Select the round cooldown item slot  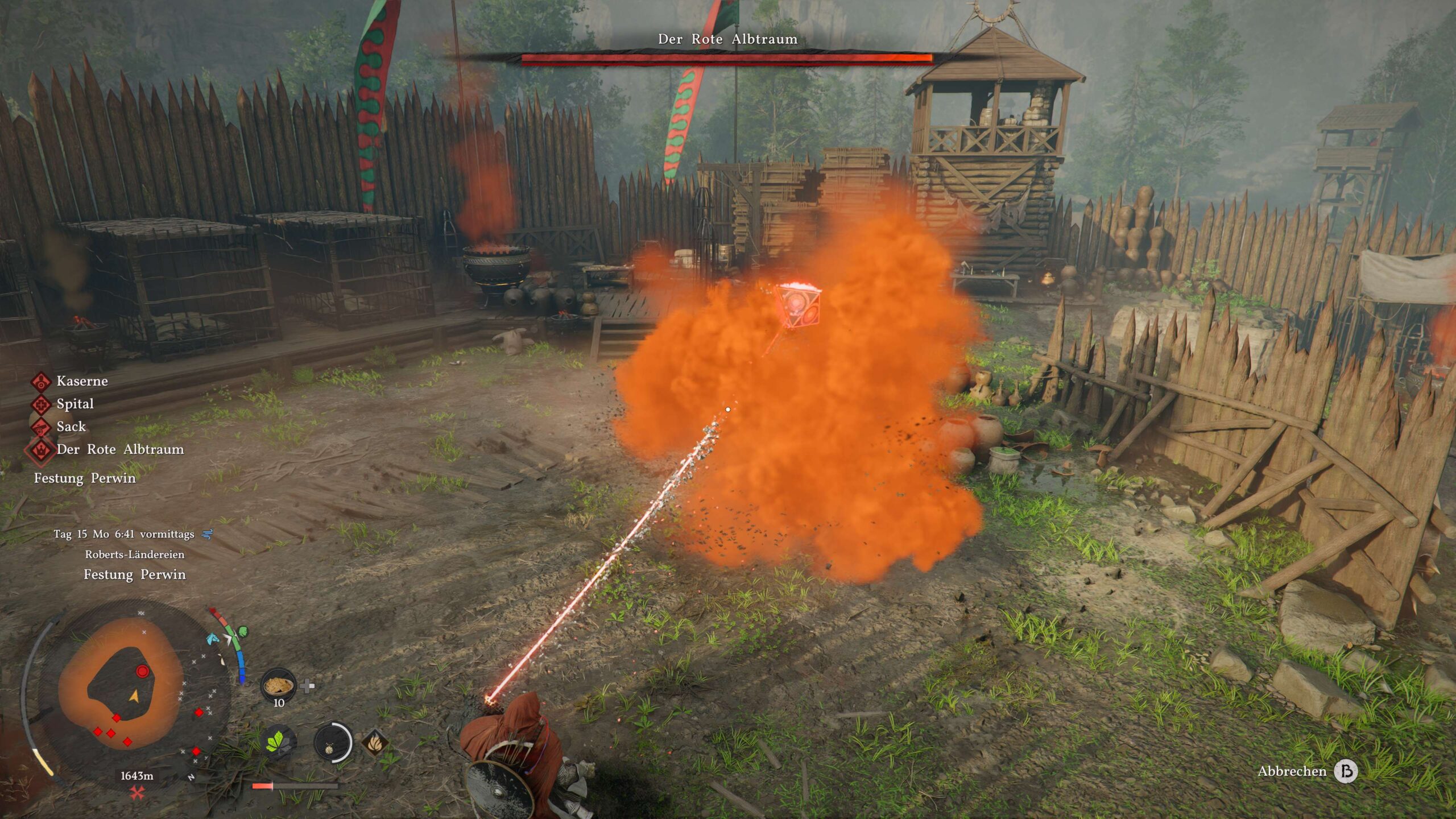[333, 742]
